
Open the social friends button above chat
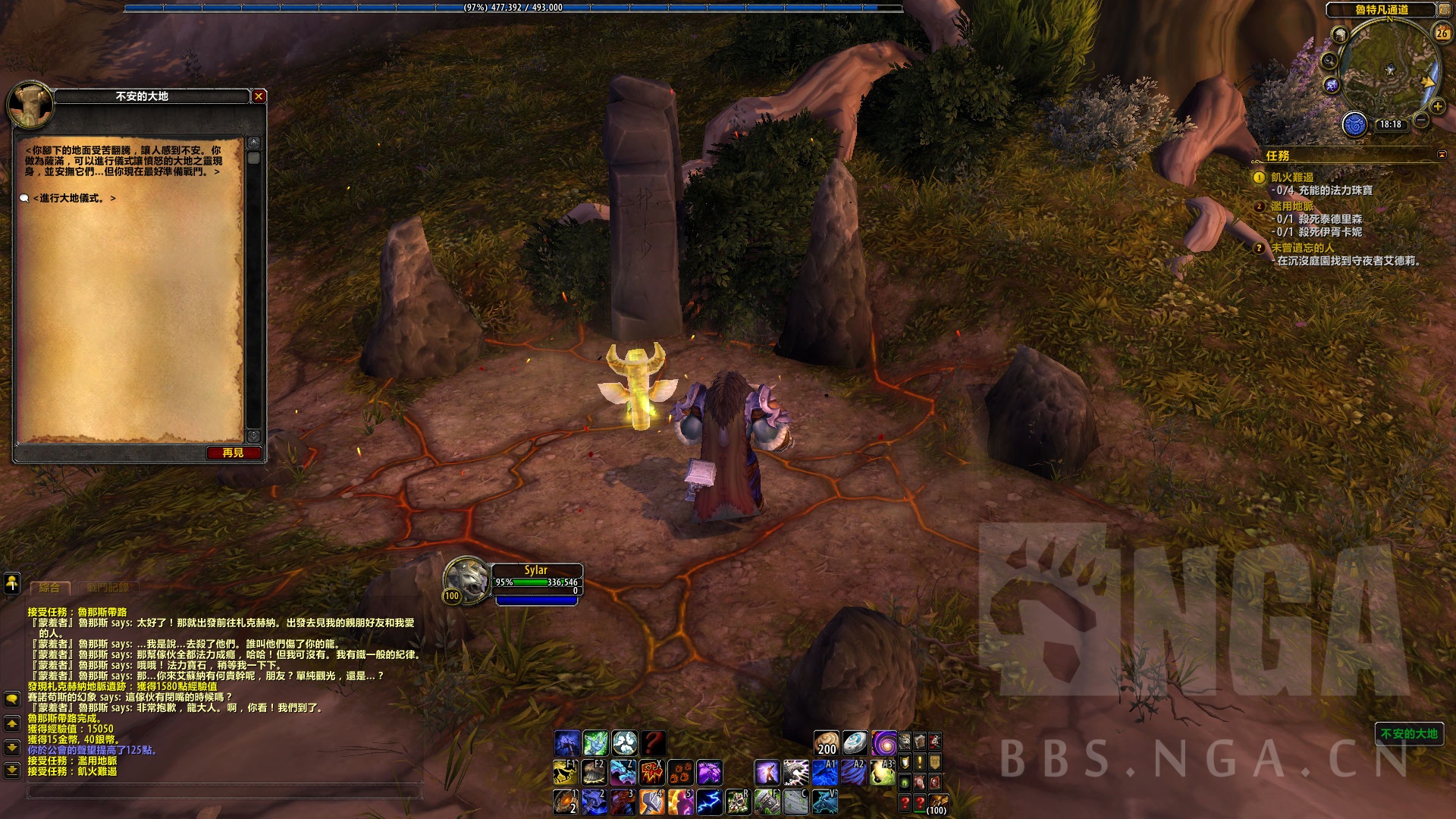click(12, 583)
